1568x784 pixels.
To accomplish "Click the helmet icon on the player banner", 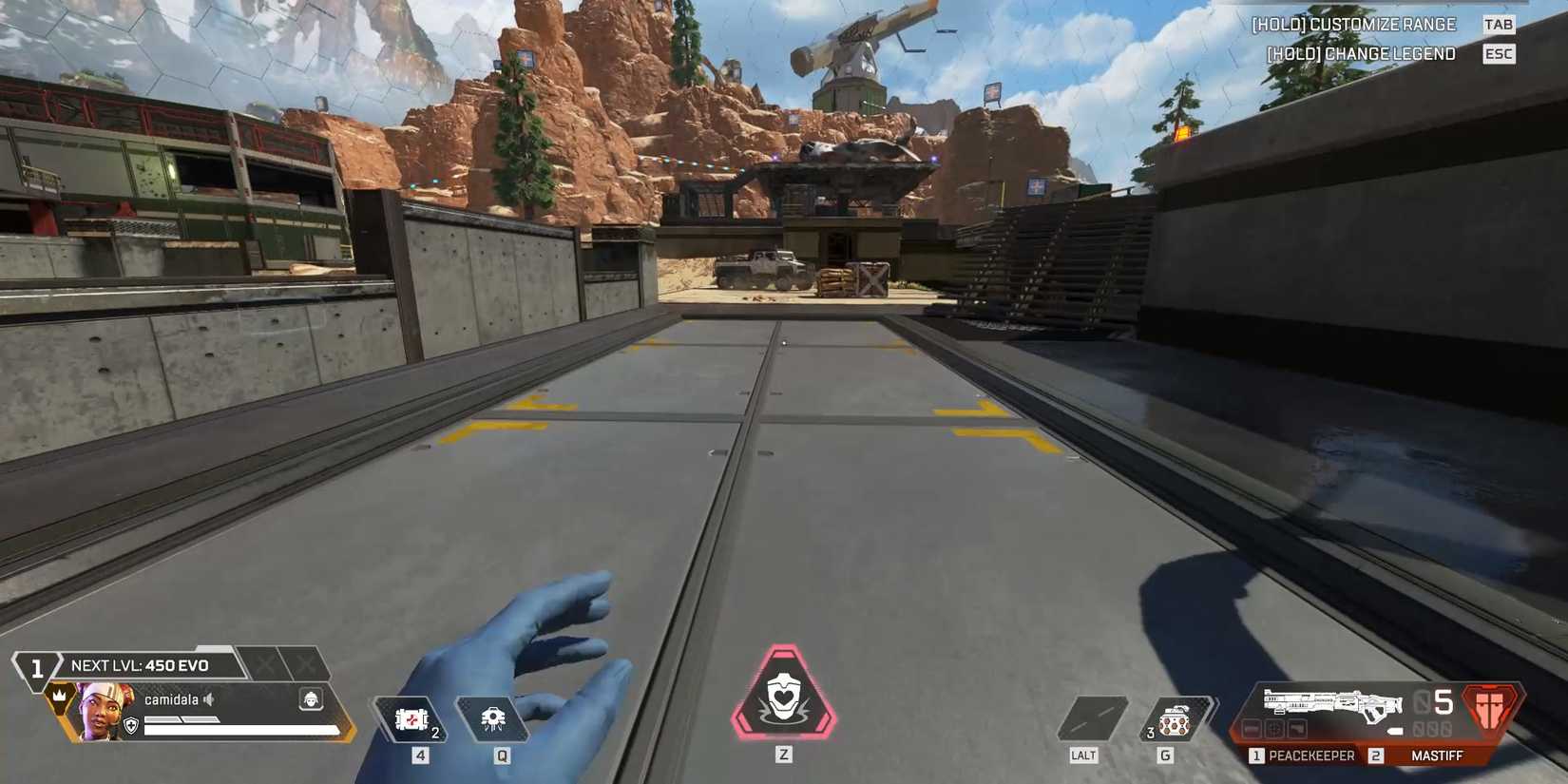I will pyautogui.click(x=310, y=699).
